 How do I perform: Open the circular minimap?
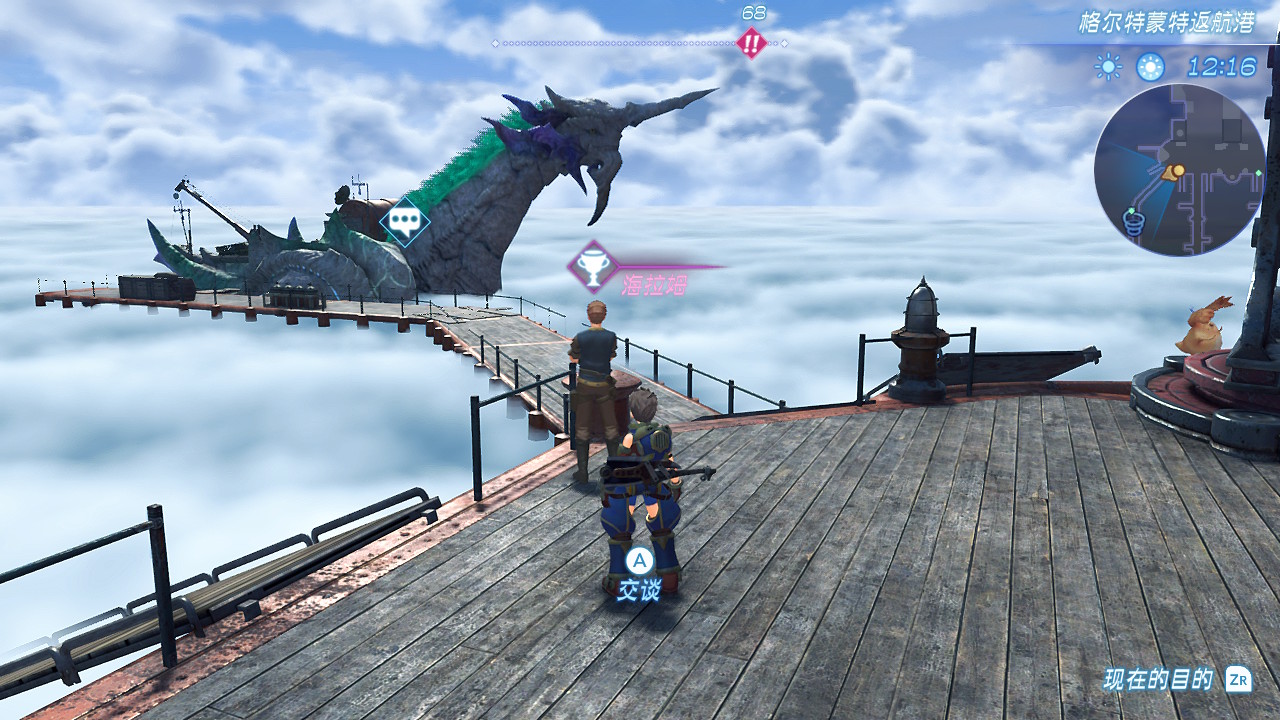tap(1180, 170)
